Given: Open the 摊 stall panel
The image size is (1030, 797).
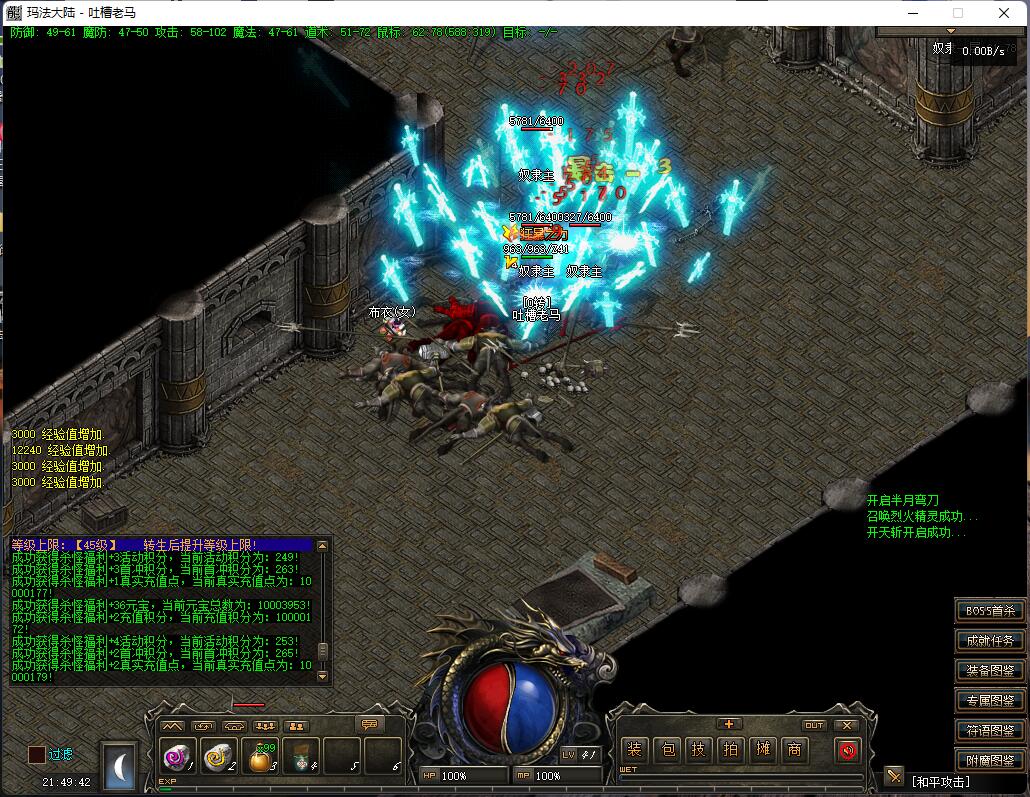Looking at the screenshot, I should click(763, 750).
